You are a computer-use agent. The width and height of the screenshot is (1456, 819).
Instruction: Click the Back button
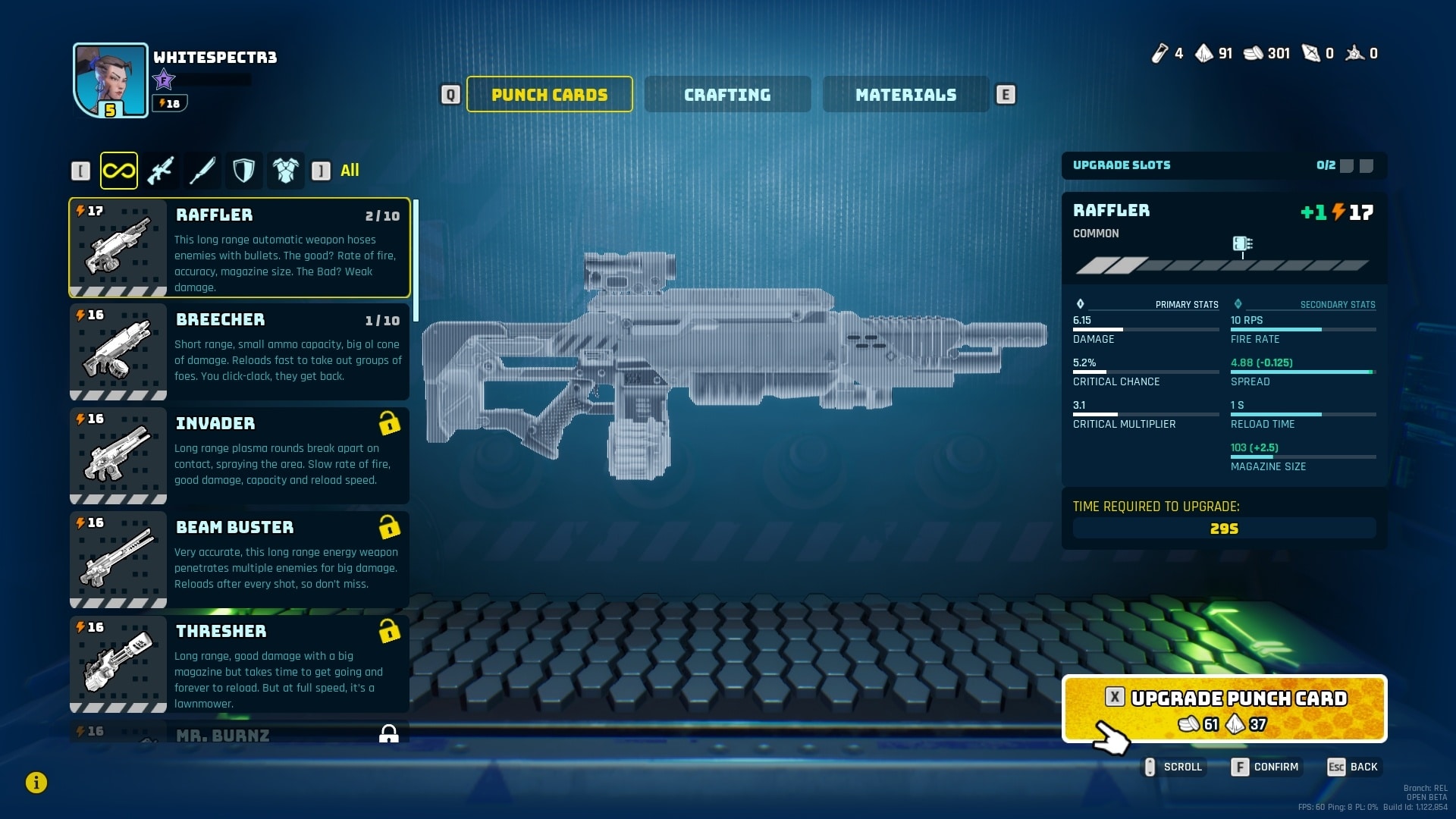(1354, 767)
